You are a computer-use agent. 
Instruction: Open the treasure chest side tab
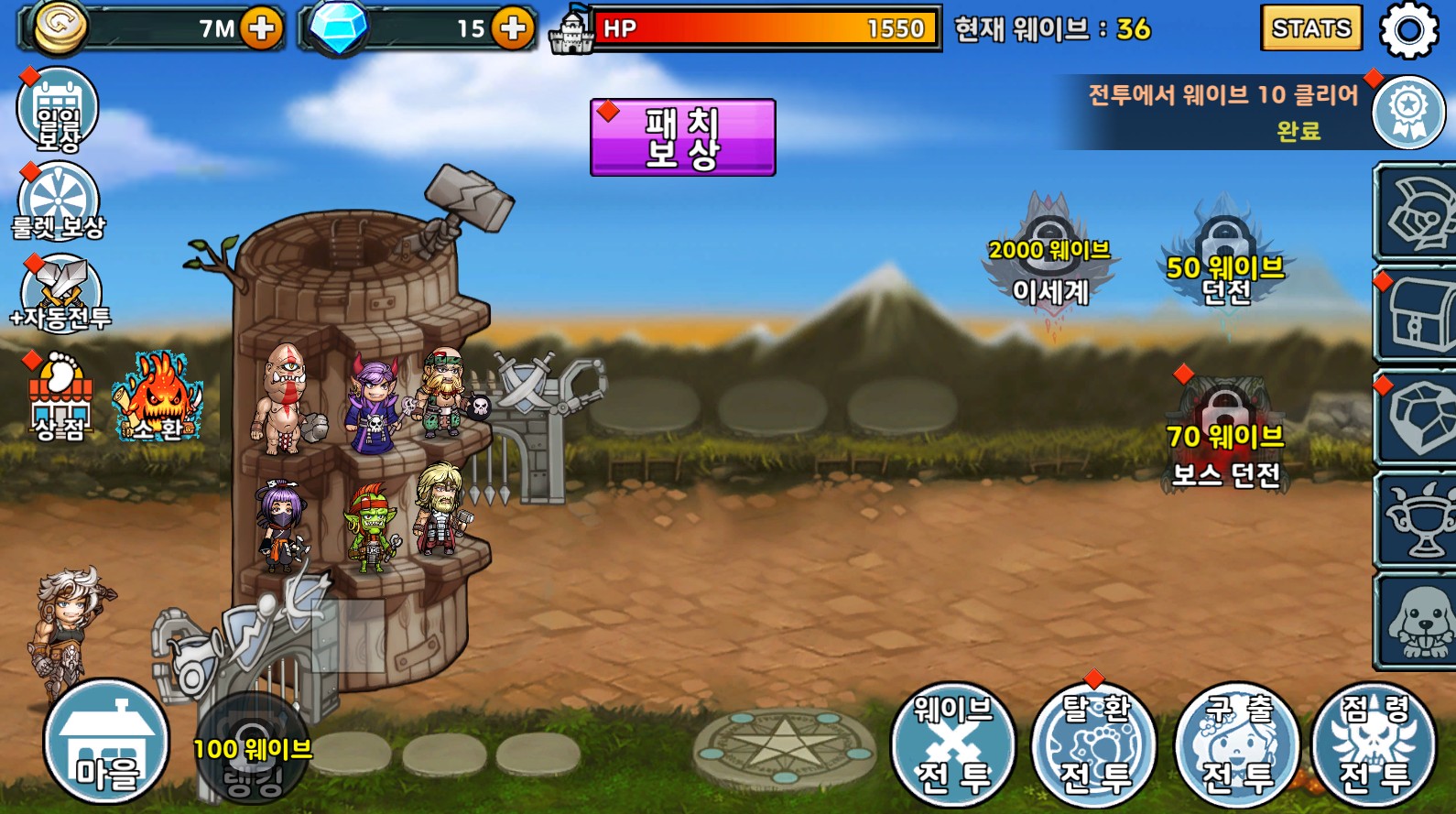(1418, 316)
